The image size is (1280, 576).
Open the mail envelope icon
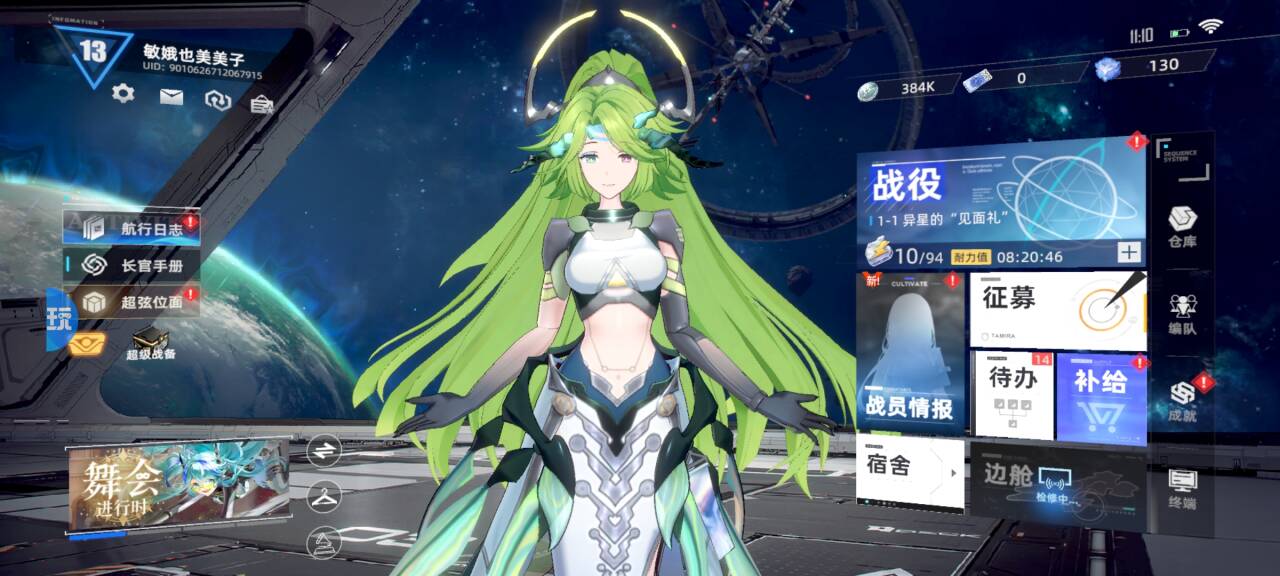[172, 97]
